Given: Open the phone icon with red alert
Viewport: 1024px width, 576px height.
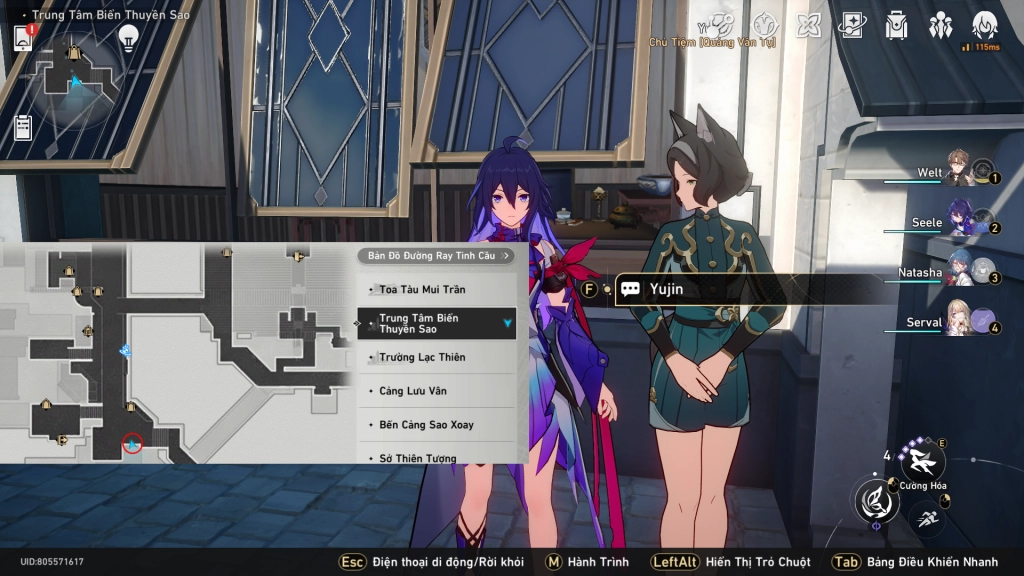Looking at the screenshot, I should (24, 37).
